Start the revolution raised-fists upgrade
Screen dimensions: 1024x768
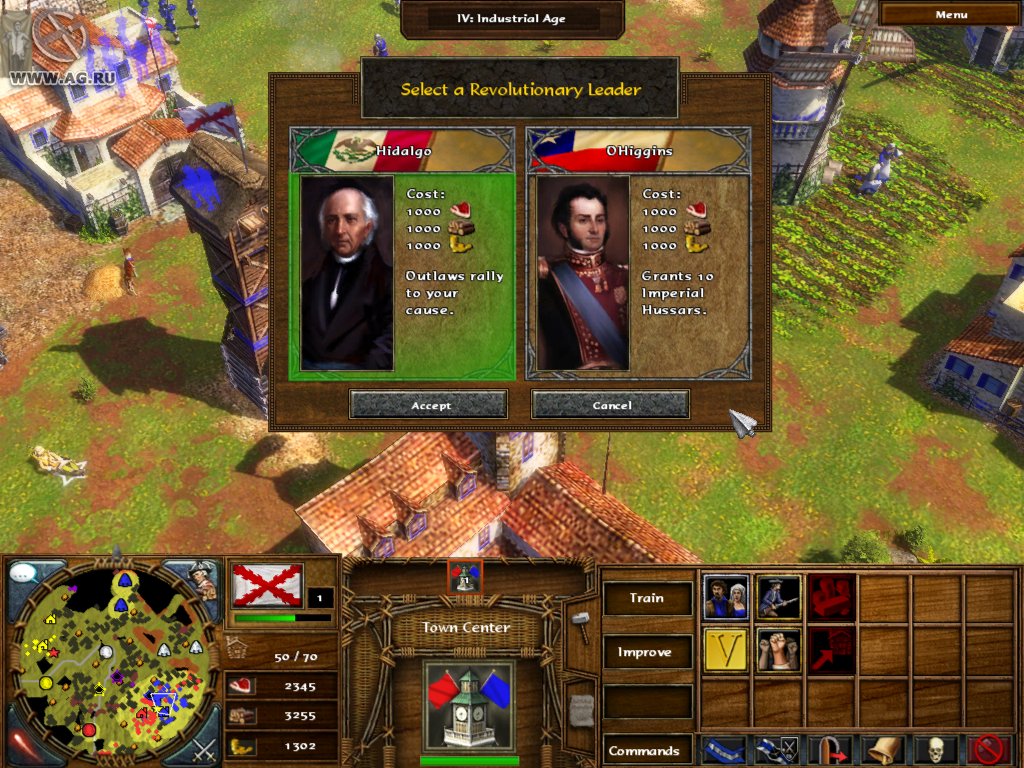(778, 651)
